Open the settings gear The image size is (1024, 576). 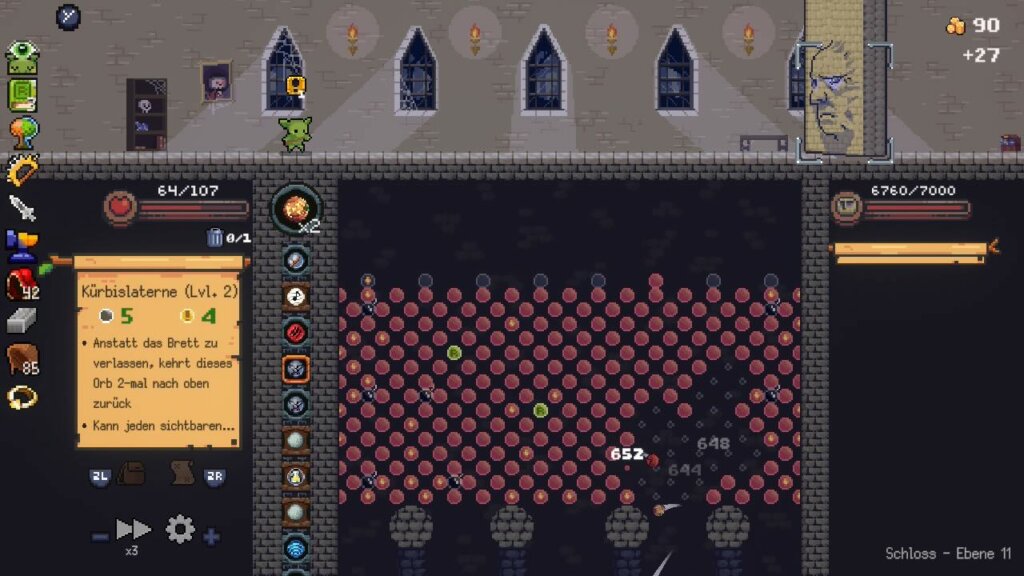pyautogui.click(x=180, y=529)
